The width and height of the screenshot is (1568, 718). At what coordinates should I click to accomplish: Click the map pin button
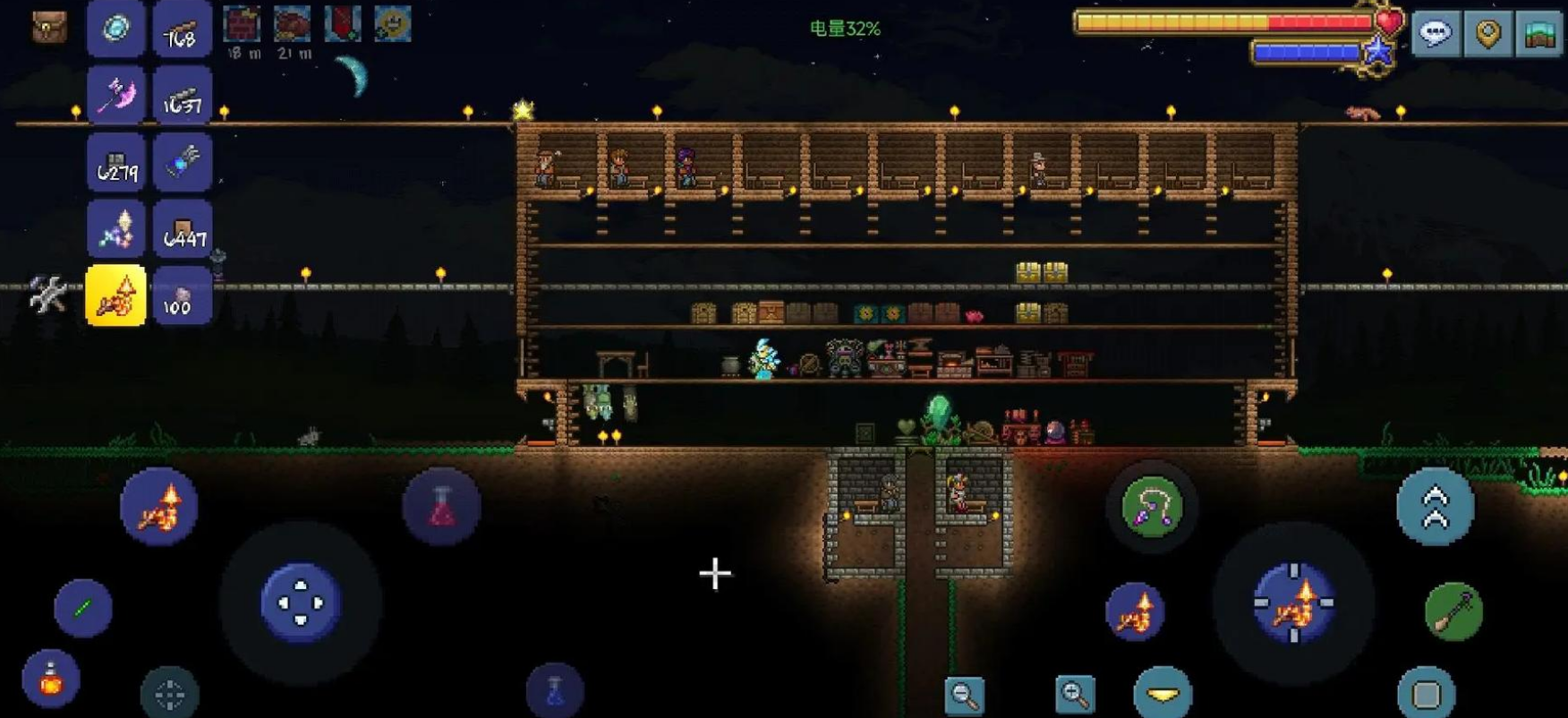1487,34
